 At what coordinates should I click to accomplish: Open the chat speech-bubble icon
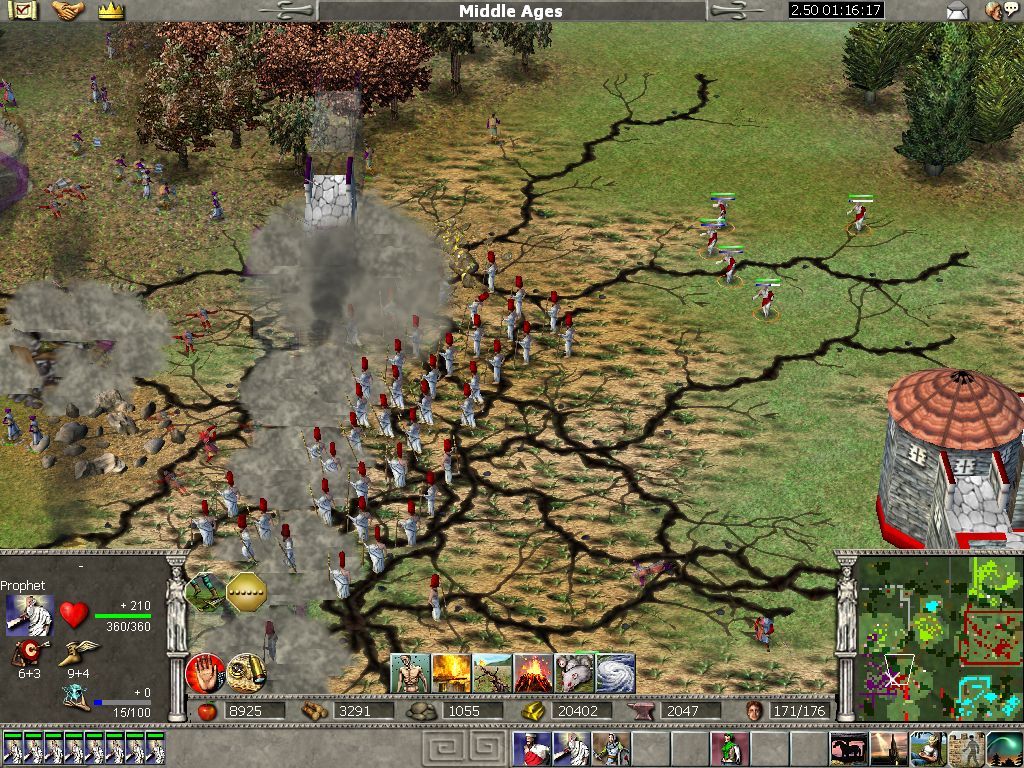point(996,11)
